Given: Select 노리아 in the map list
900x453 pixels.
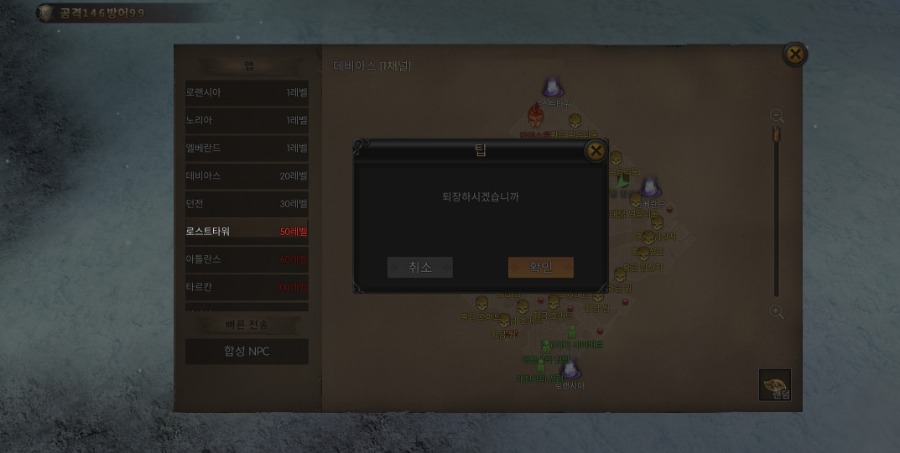Looking at the screenshot, I should pos(246,120).
